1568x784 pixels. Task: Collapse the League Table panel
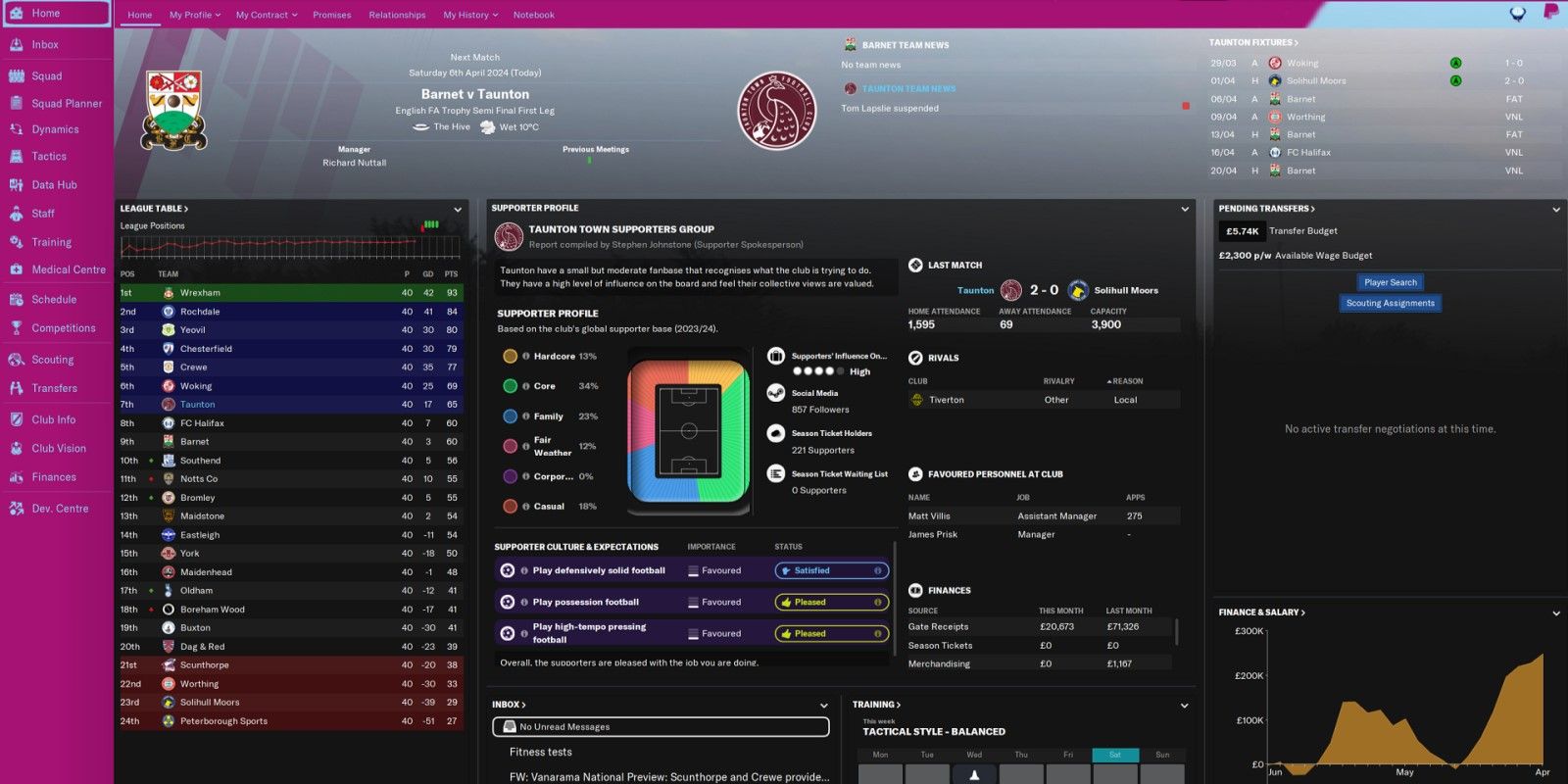[x=457, y=209]
